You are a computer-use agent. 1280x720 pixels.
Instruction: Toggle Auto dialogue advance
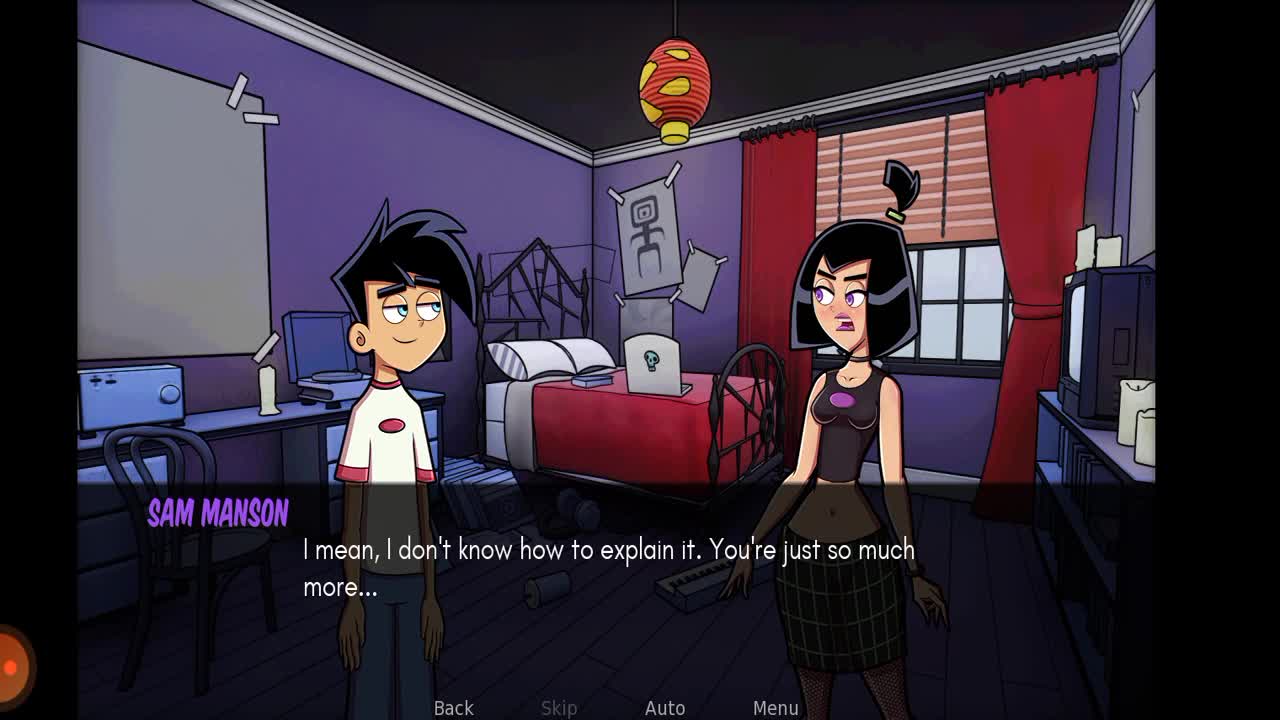point(665,708)
